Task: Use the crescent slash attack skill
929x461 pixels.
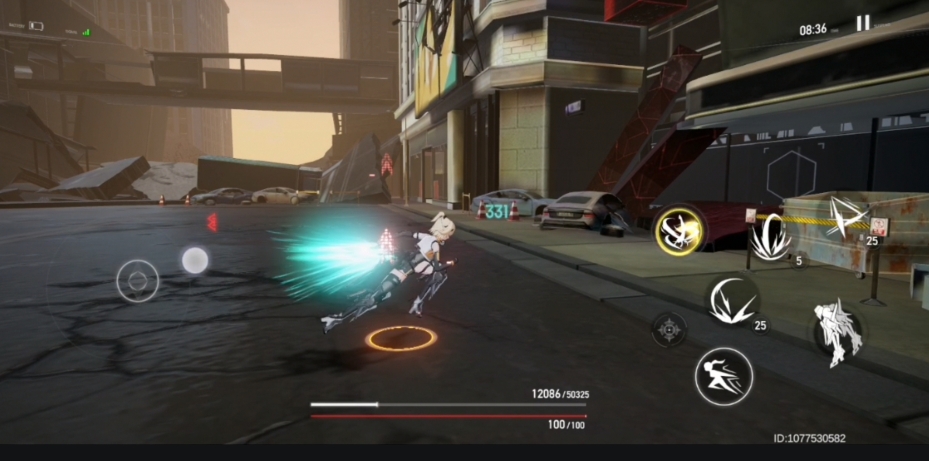Action: (x=732, y=301)
